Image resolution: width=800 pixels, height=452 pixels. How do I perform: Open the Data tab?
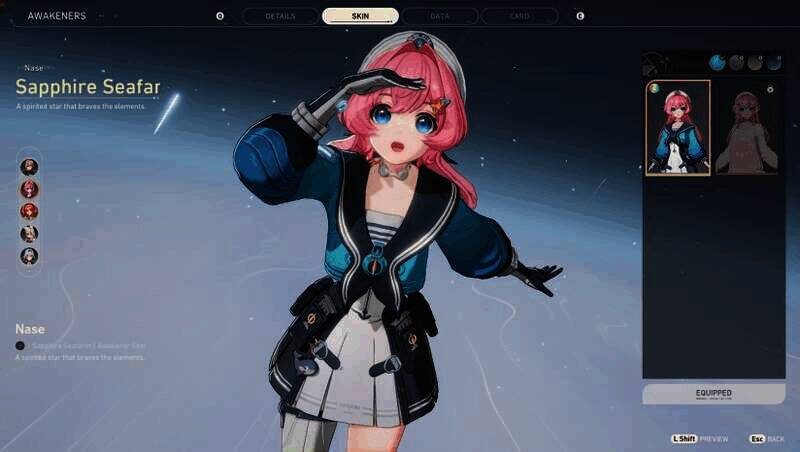[x=439, y=16]
